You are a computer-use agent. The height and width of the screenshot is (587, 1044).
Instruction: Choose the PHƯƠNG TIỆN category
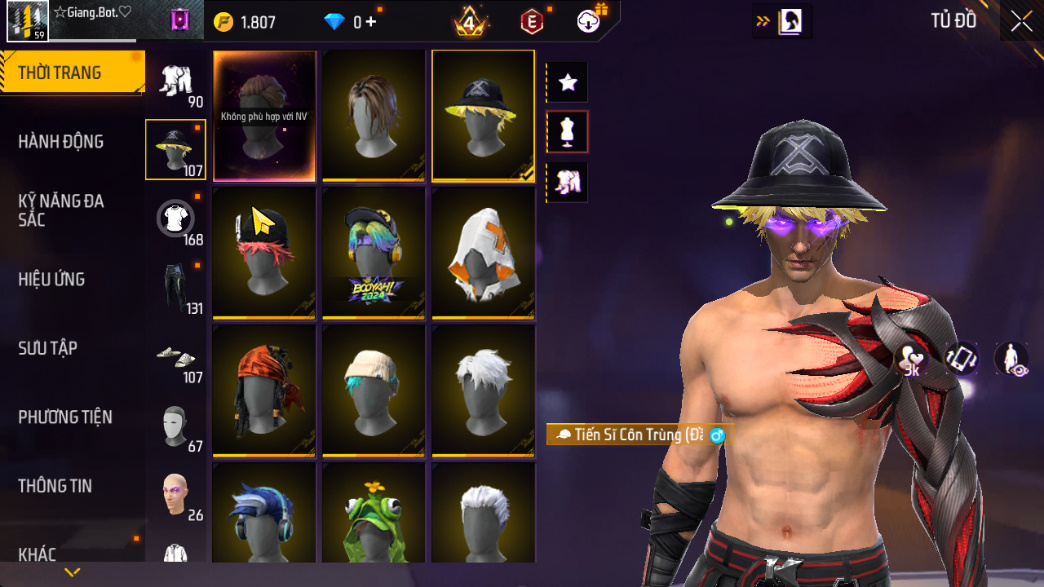[x=65, y=417]
